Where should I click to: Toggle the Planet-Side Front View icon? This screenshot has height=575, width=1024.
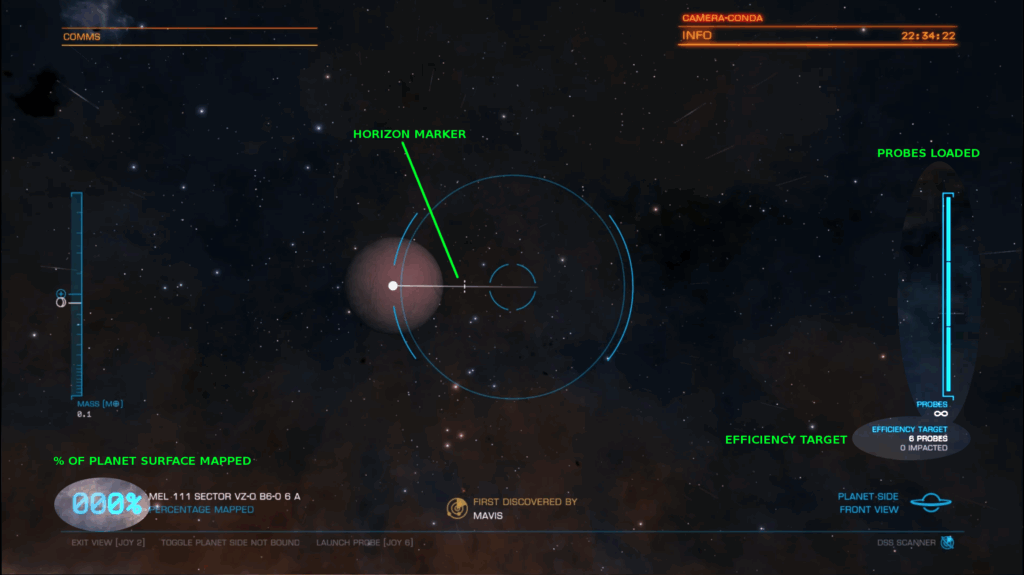(930, 503)
